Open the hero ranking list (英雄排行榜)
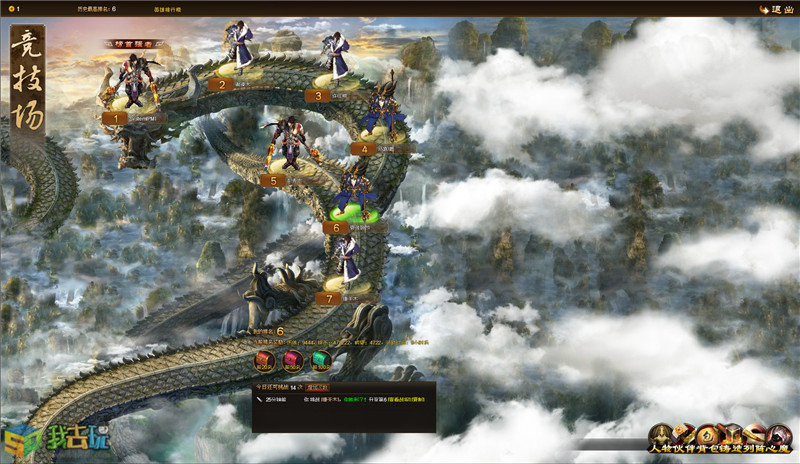The image size is (800, 464). click(168, 8)
